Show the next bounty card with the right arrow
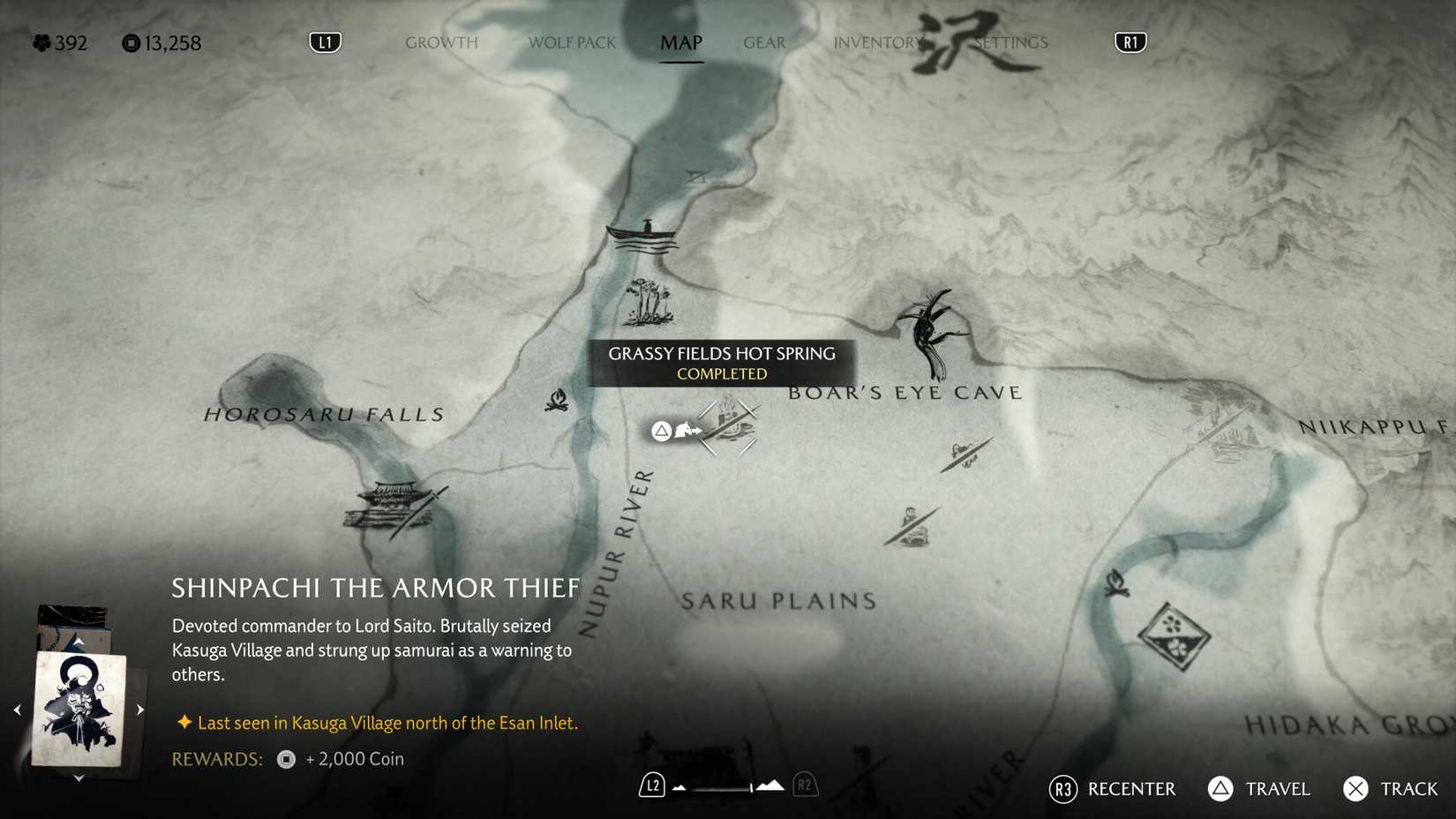This screenshot has height=819, width=1456. pos(141,707)
